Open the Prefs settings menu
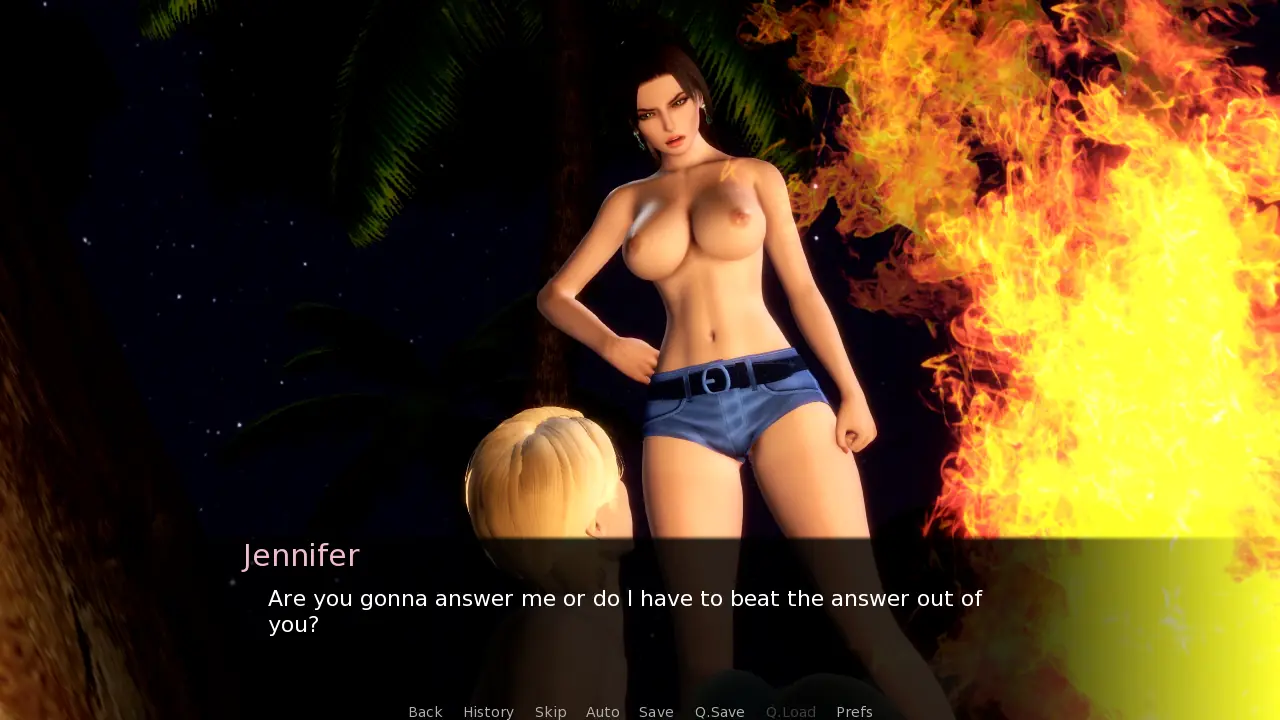 (854, 712)
